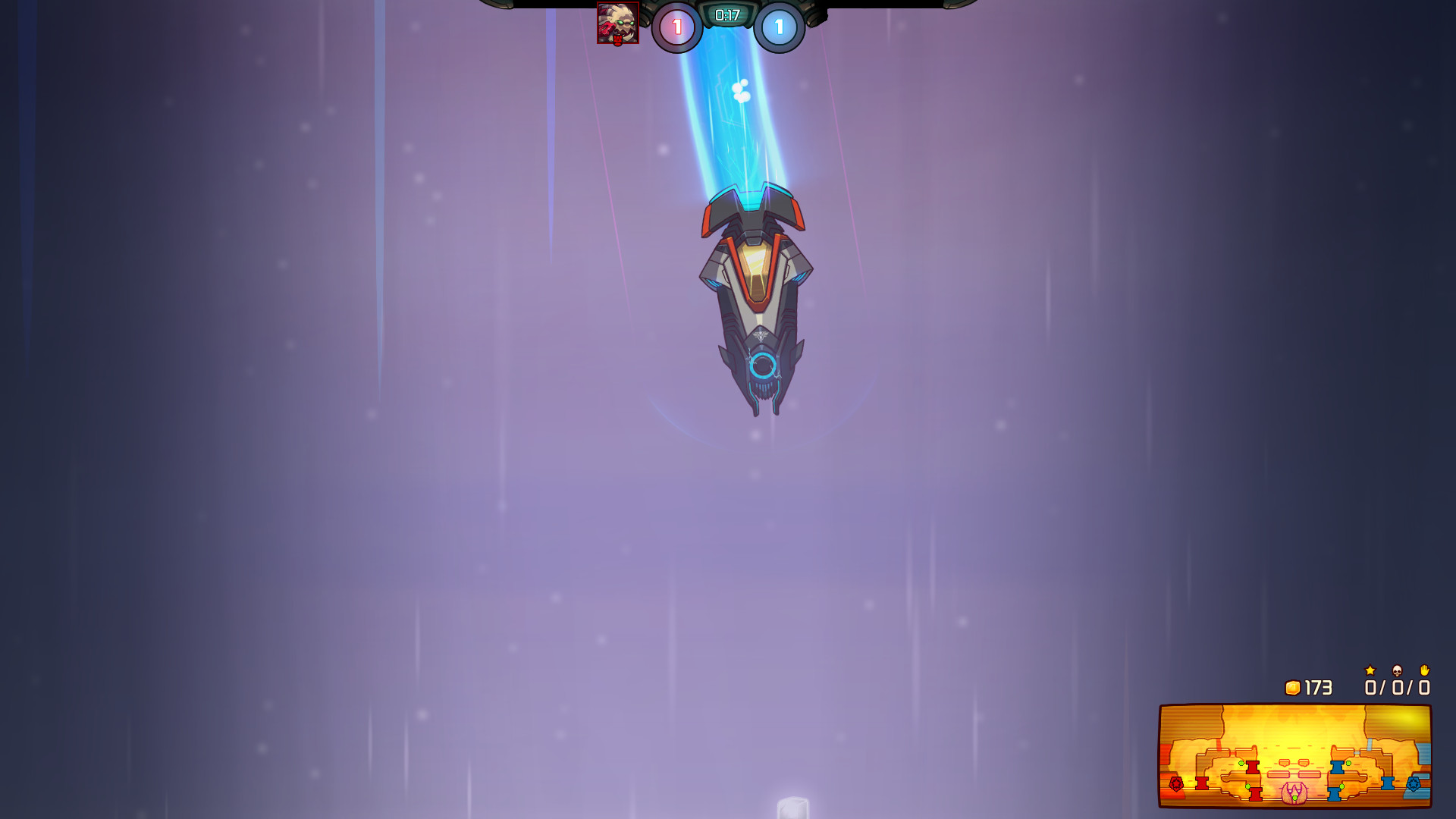This screenshot has width=1456, height=819.
Task: Click the upper blue turret marker on the minimap
Action: pos(1337,768)
